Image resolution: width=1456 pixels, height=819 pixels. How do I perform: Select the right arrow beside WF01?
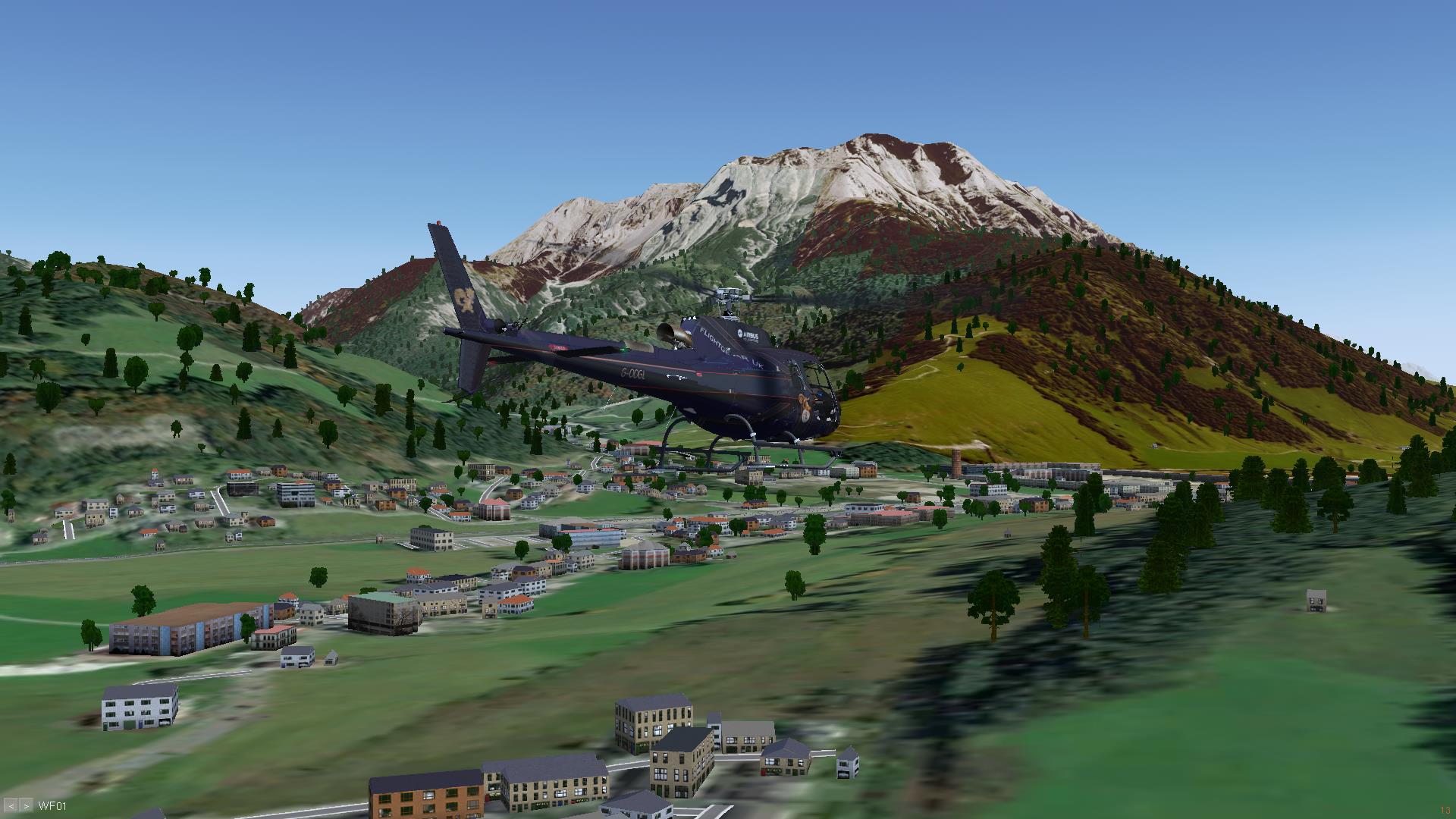click(26, 805)
